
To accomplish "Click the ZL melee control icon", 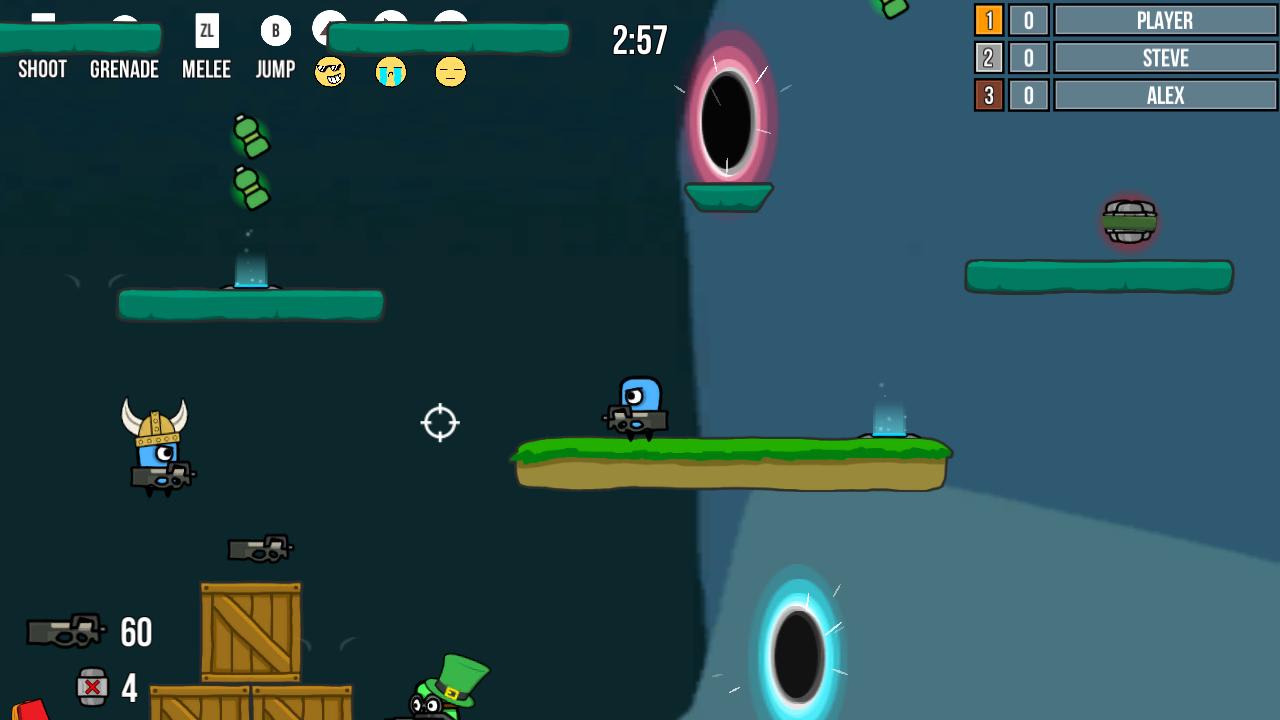I will point(206,29).
